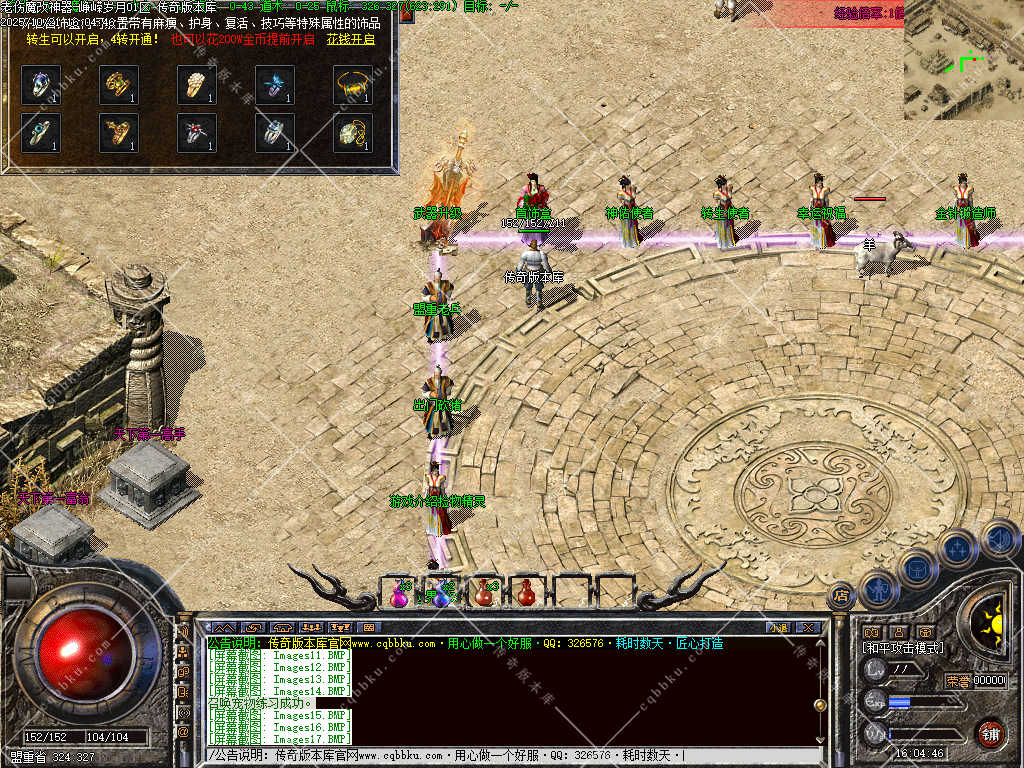Open the skills round button with stars

957,548
